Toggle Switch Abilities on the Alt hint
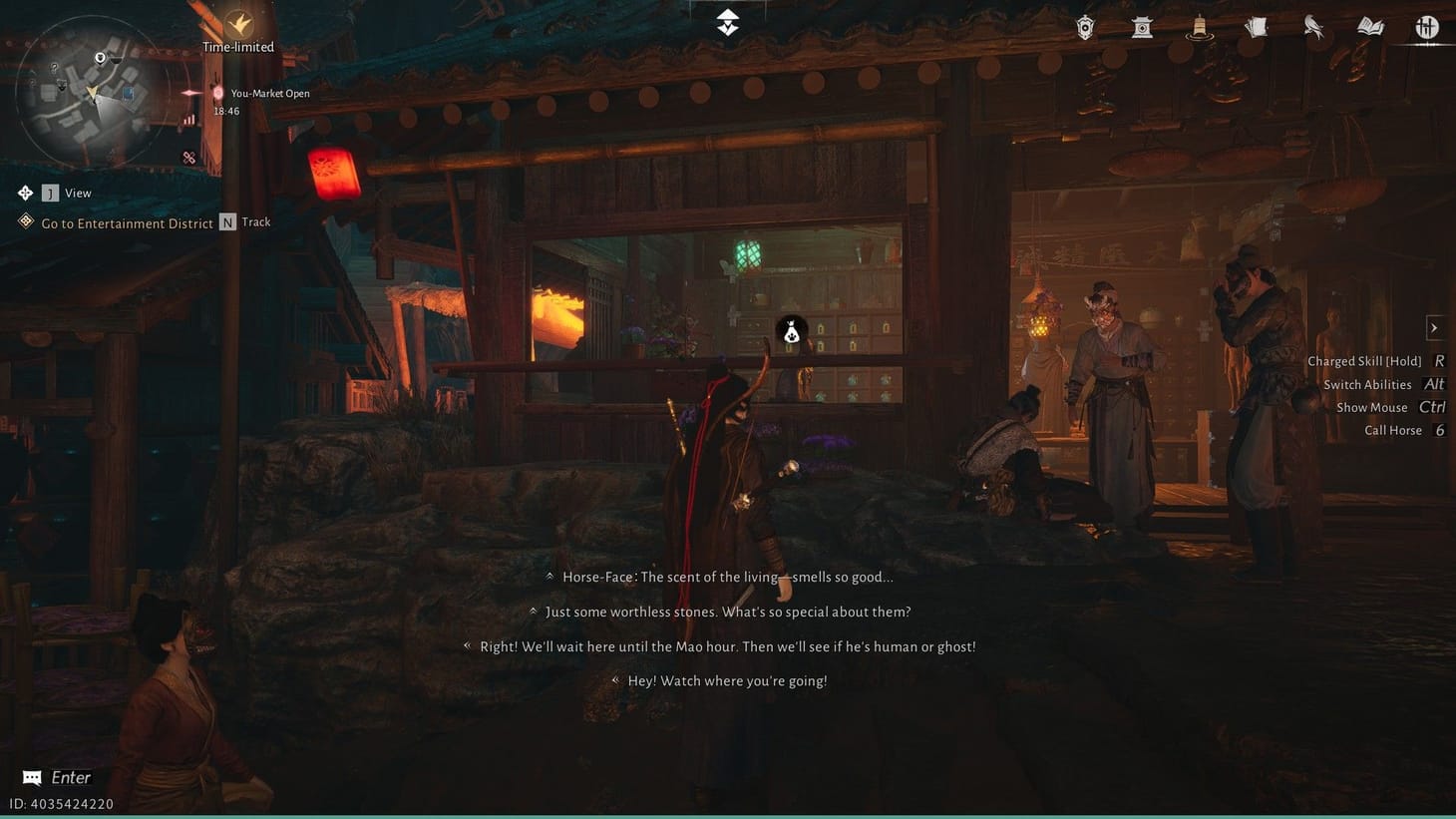 1434,384
